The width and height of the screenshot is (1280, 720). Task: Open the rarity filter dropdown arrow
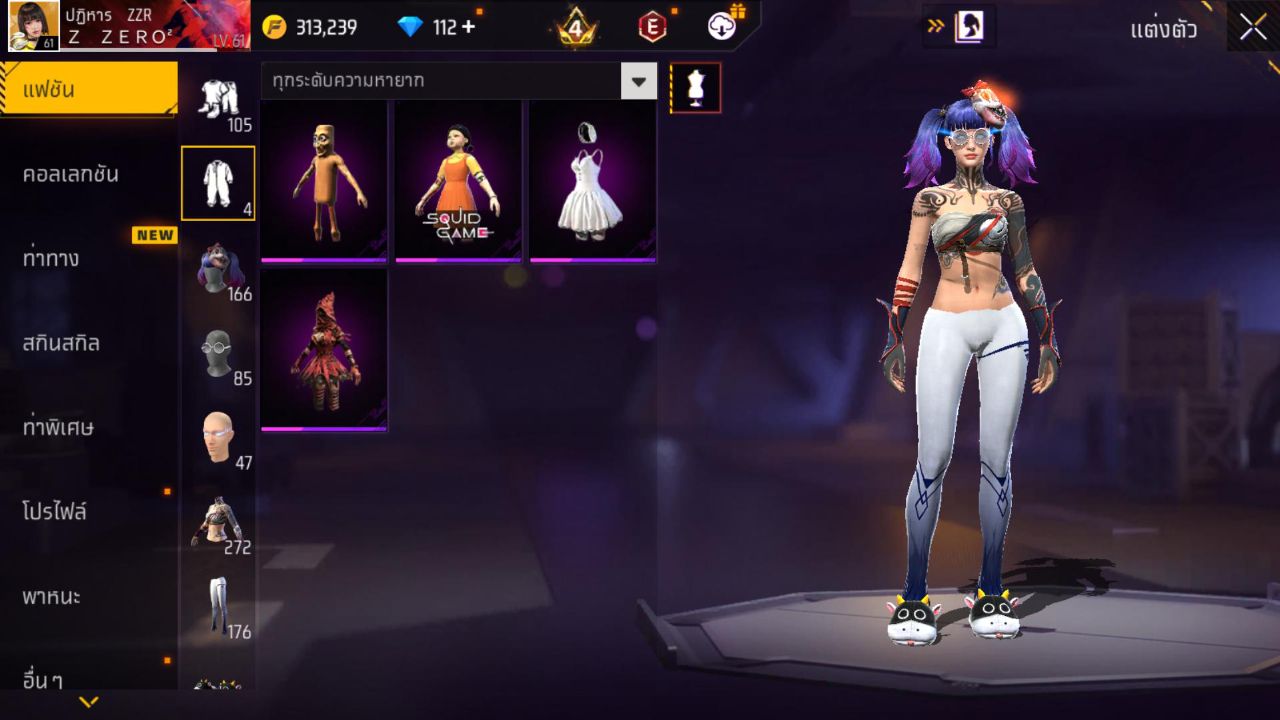[640, 82]
